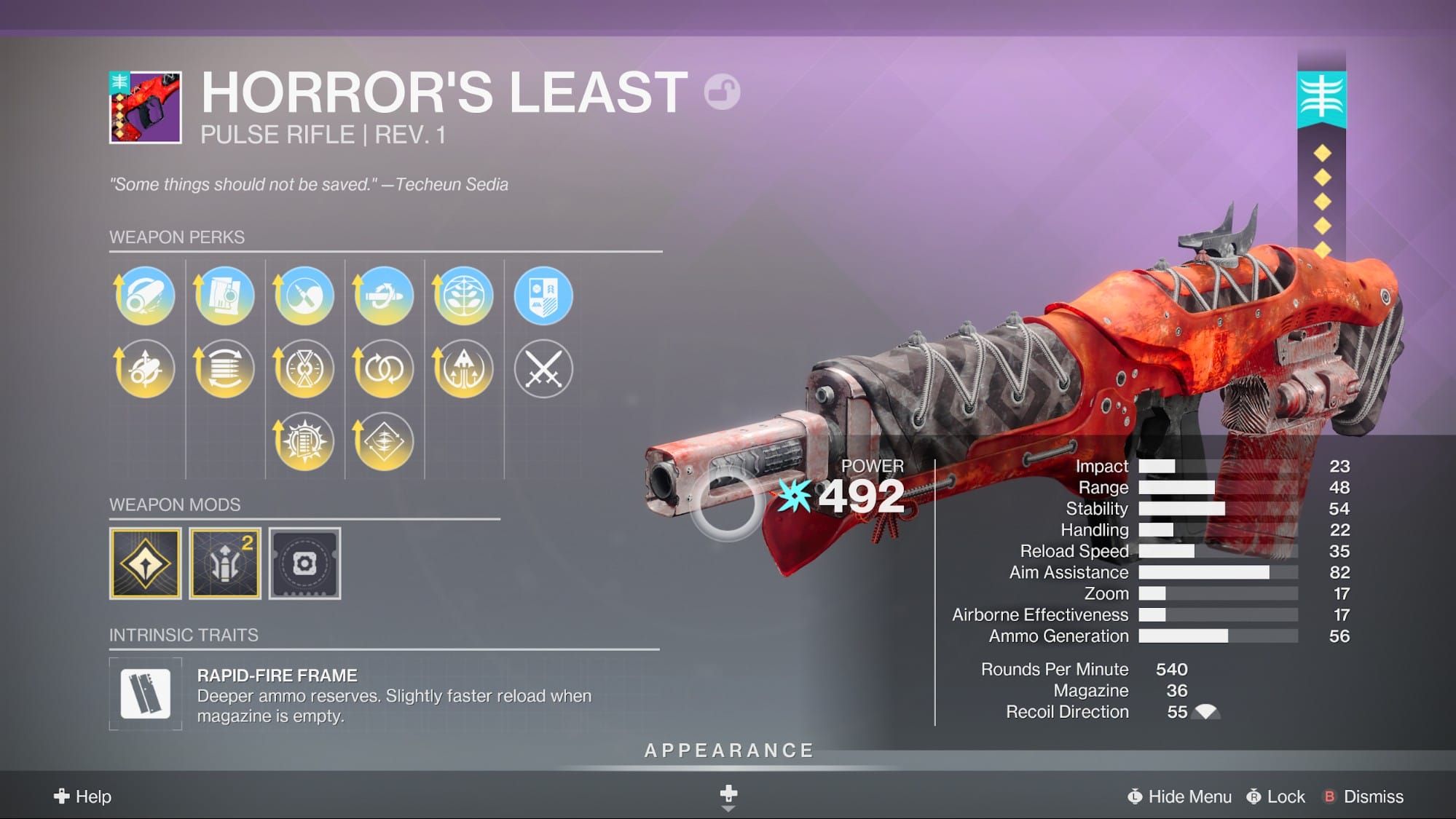1456x819 pixels.
Task: Select the crossed-bullet heart trait perk
Action: point(304,296)
